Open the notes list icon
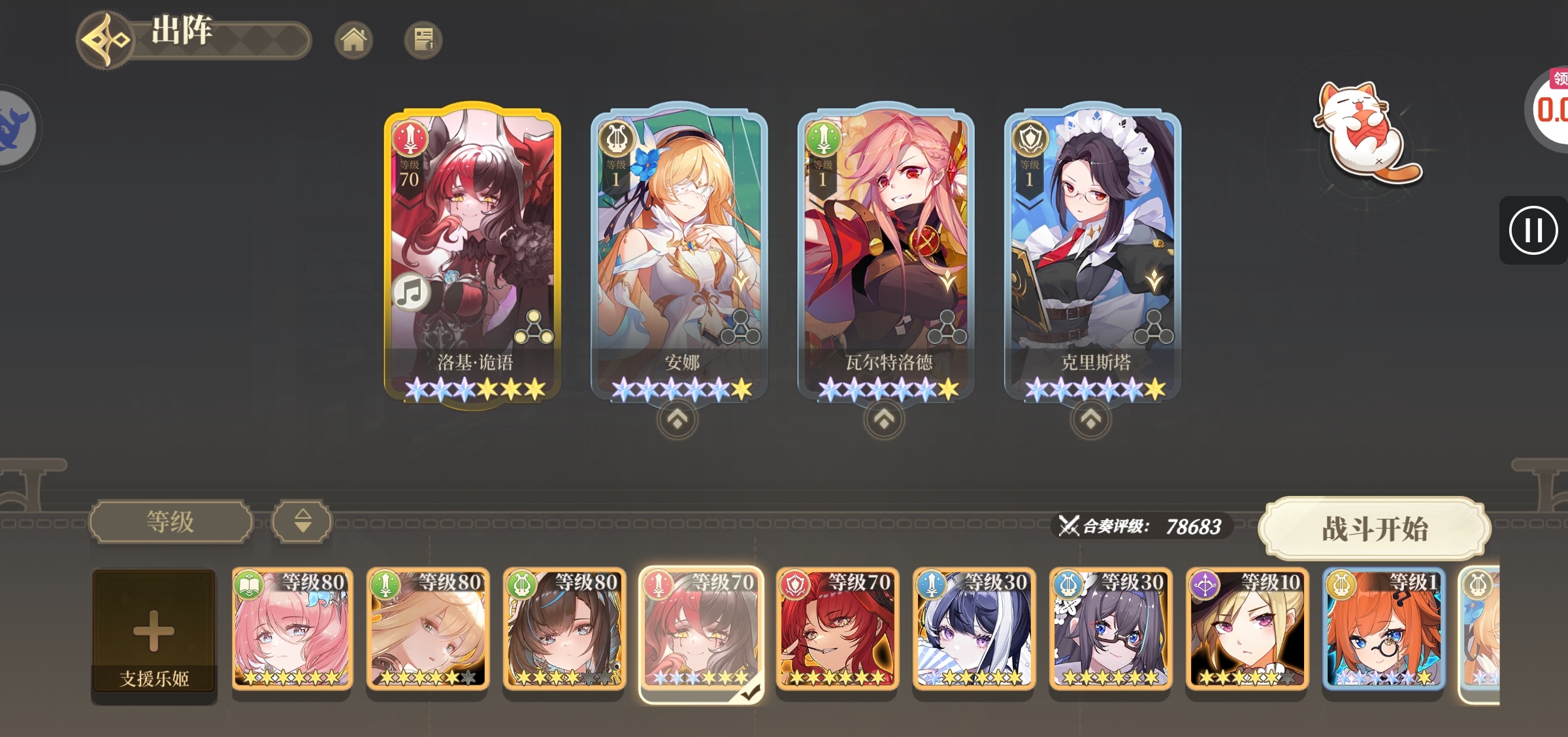1568x737 pixels. click(423, 40)
